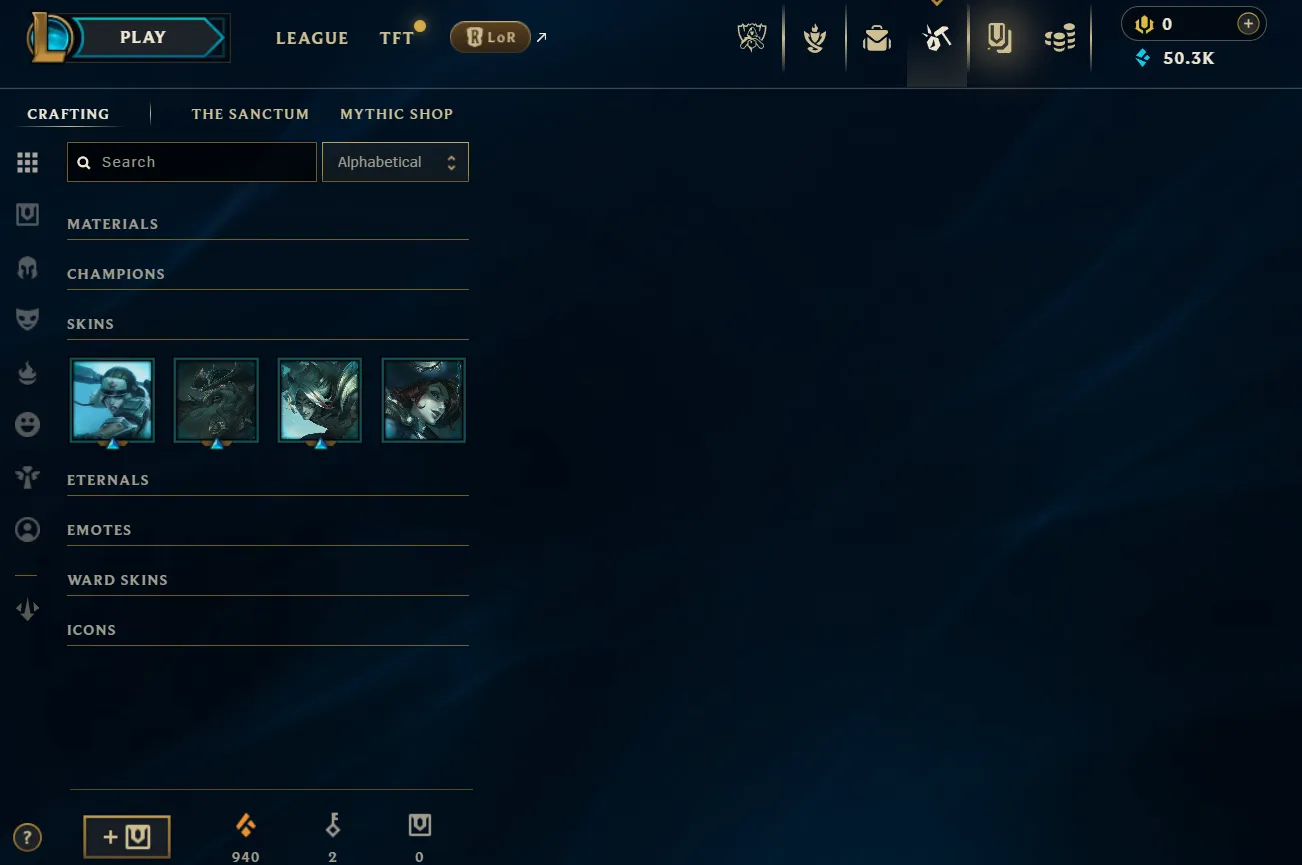Open the Store coin stack icon
The width and height of the screenshot is (1302, 865).
pyautogui.click(x=1060, y=38)
